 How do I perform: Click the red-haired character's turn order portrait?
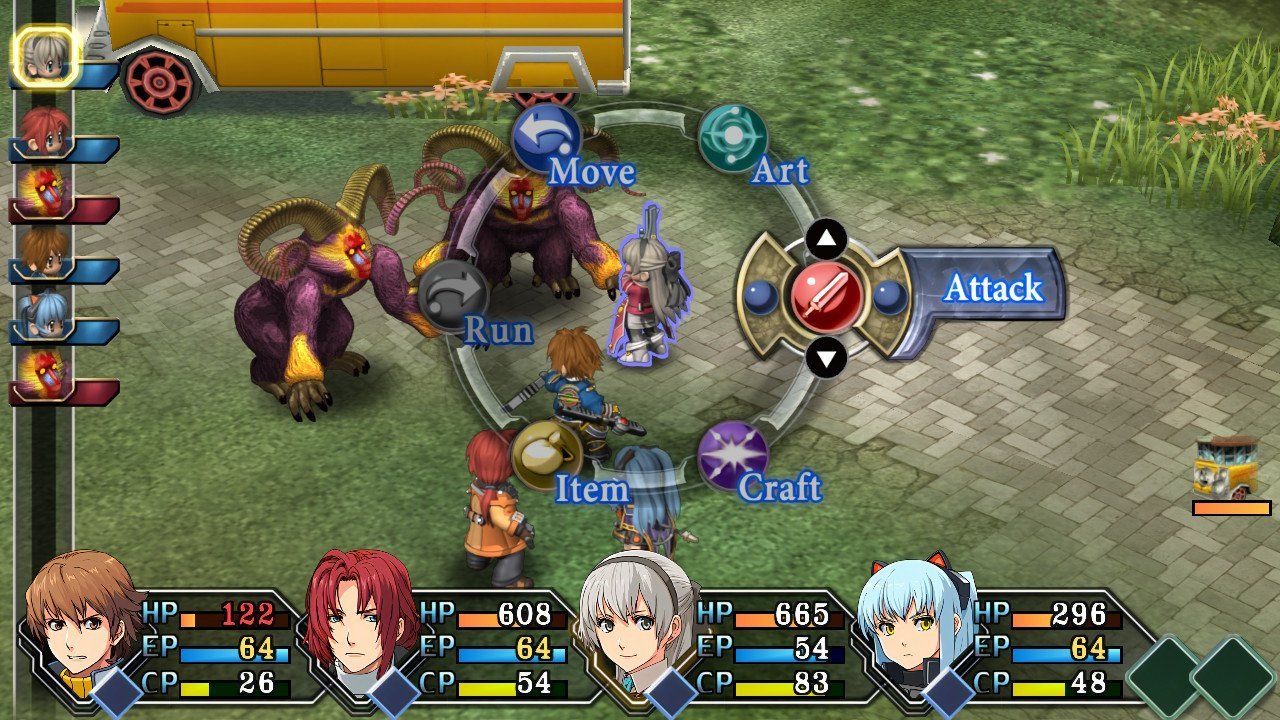45,132
